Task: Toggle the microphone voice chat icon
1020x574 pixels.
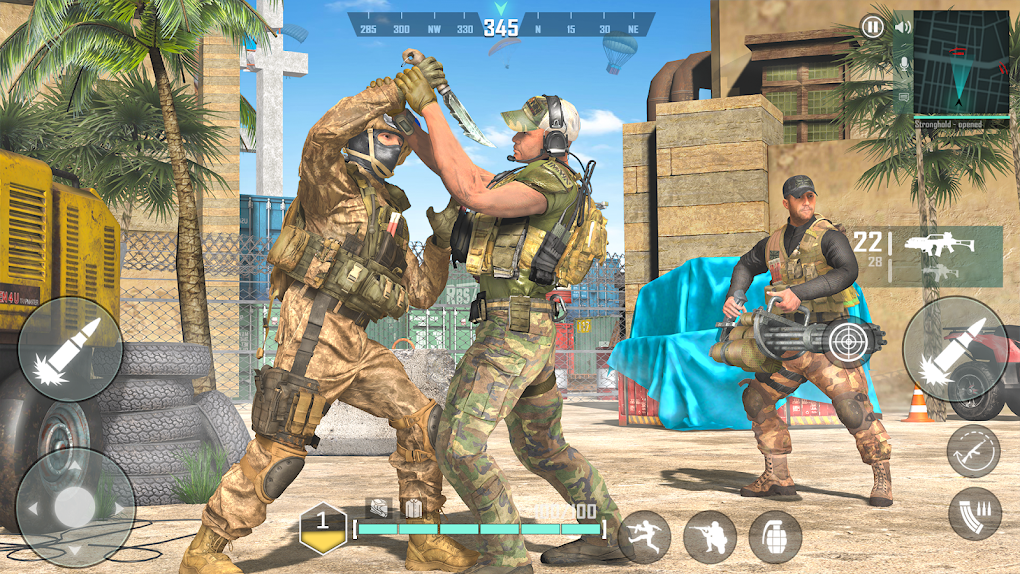Action: click(x=903, y=64)
